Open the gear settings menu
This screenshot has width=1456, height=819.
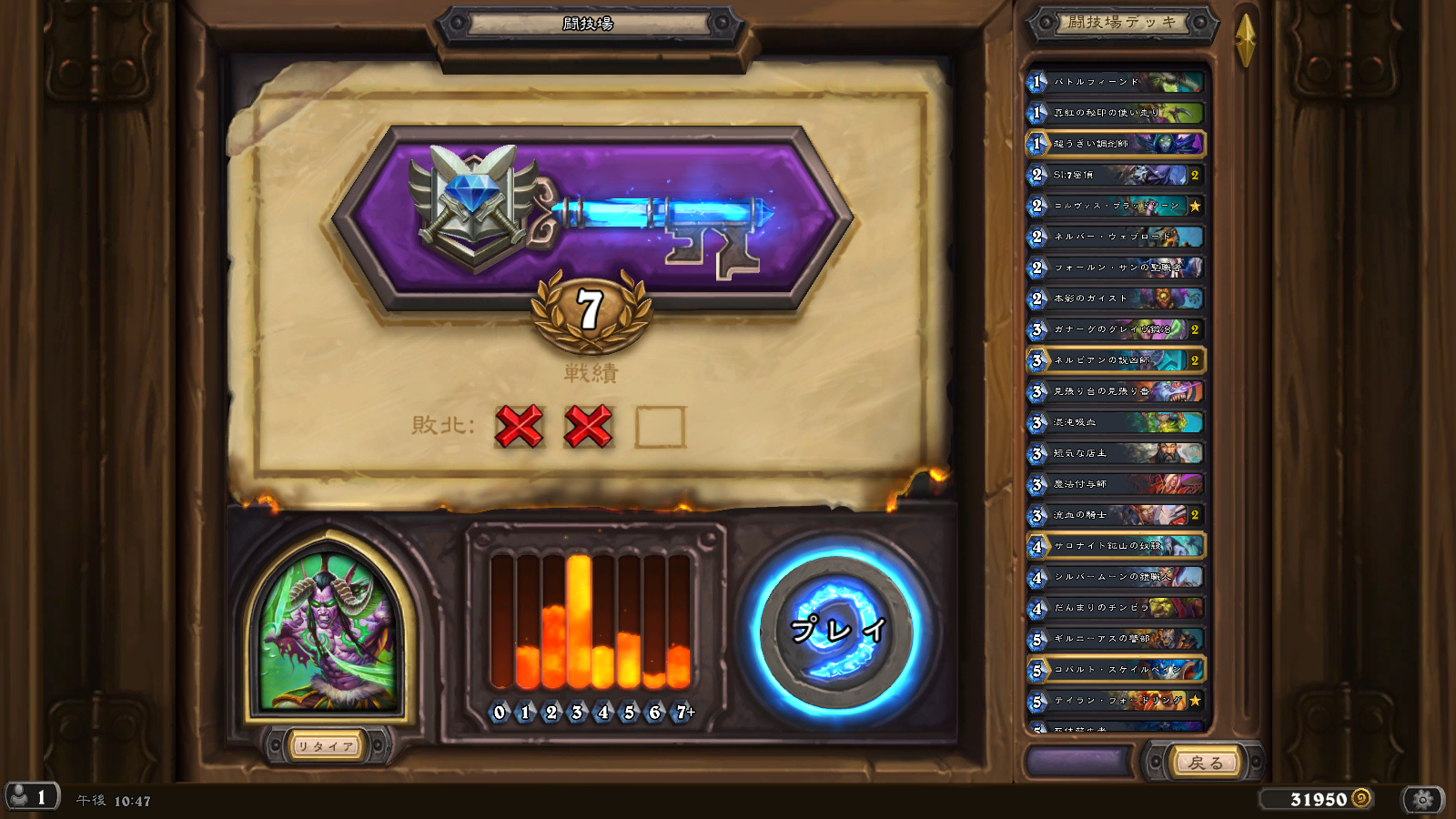tap(1423, 799)
